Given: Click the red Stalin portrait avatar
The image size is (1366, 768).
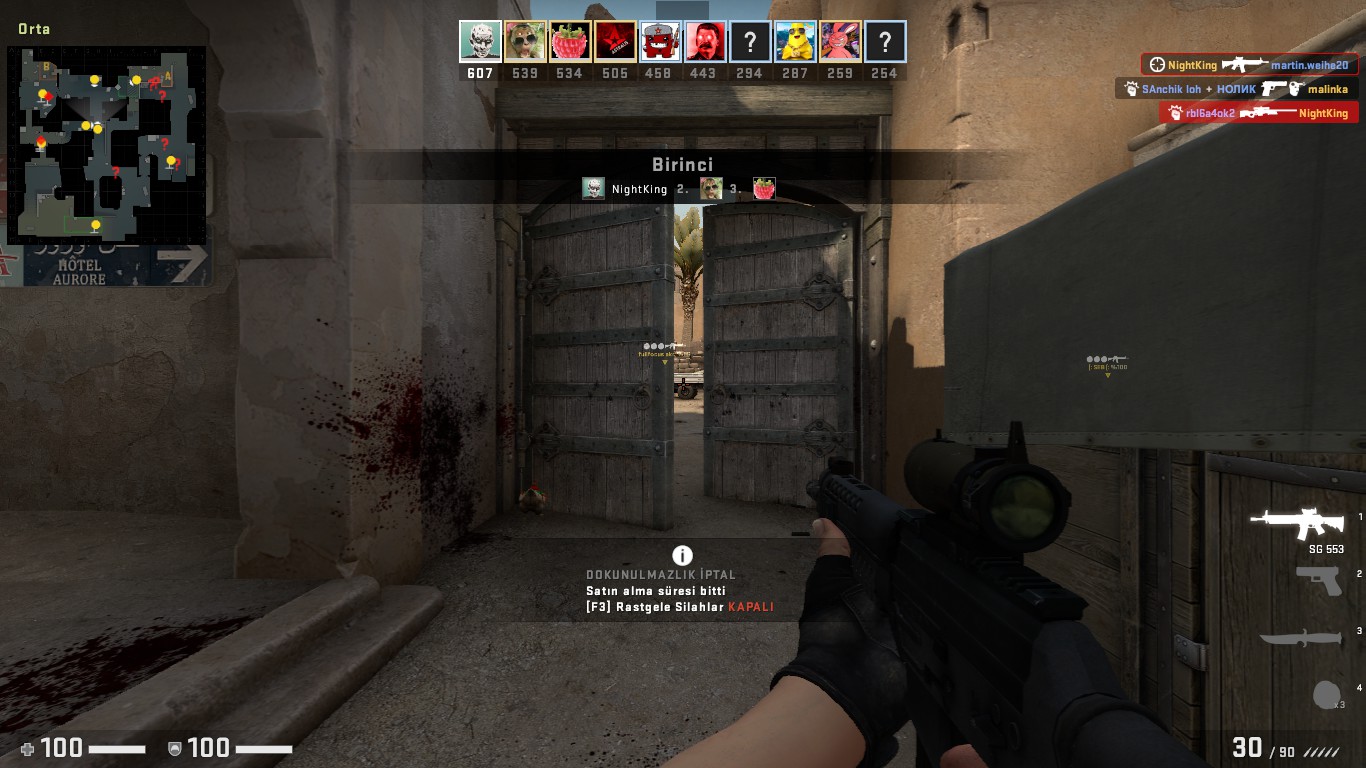Looking at the screenshot, I should point(705,42).
